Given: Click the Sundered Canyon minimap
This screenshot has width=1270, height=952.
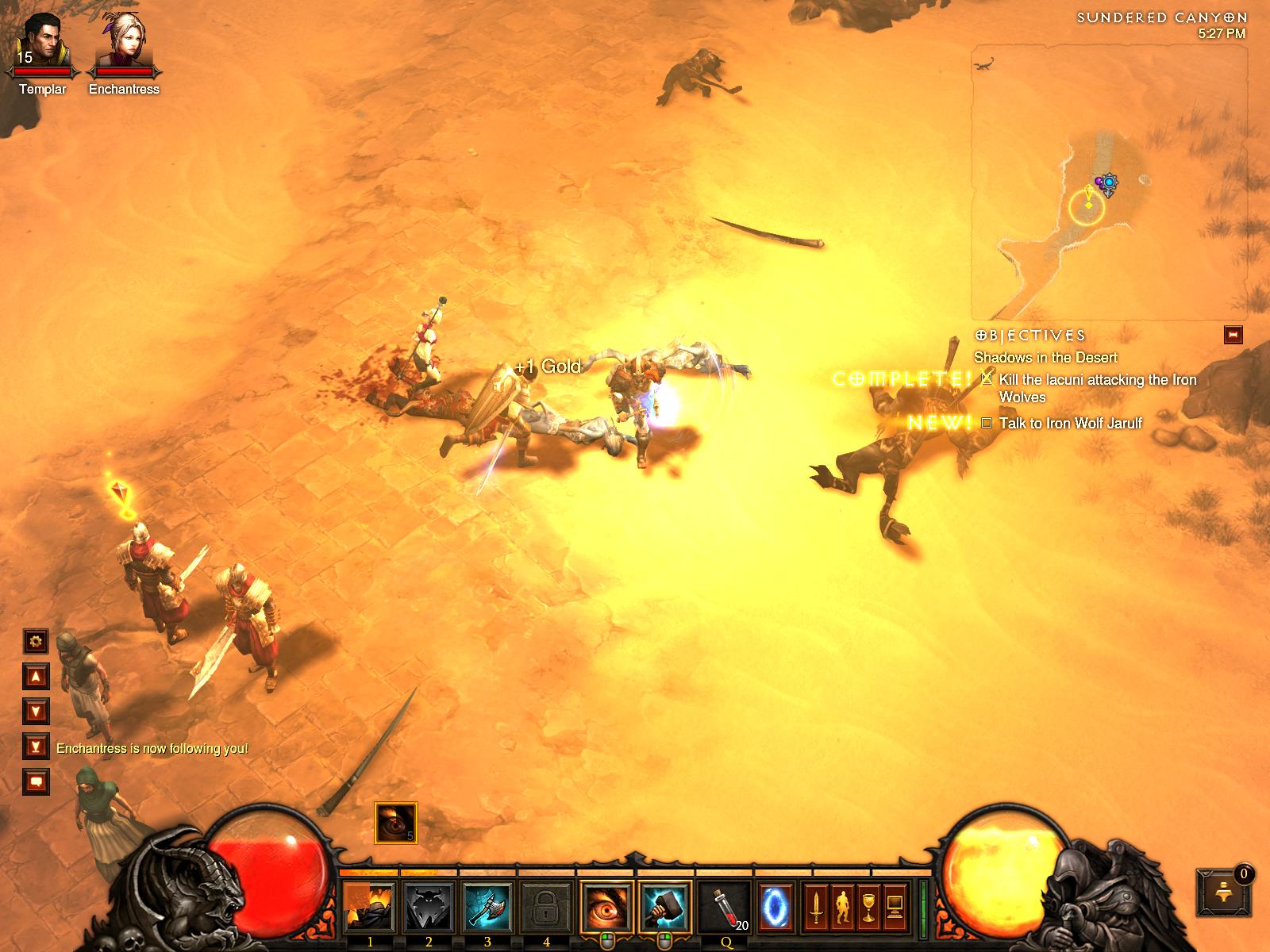Looking at the screenshot, I should [x=1109, y=182].
